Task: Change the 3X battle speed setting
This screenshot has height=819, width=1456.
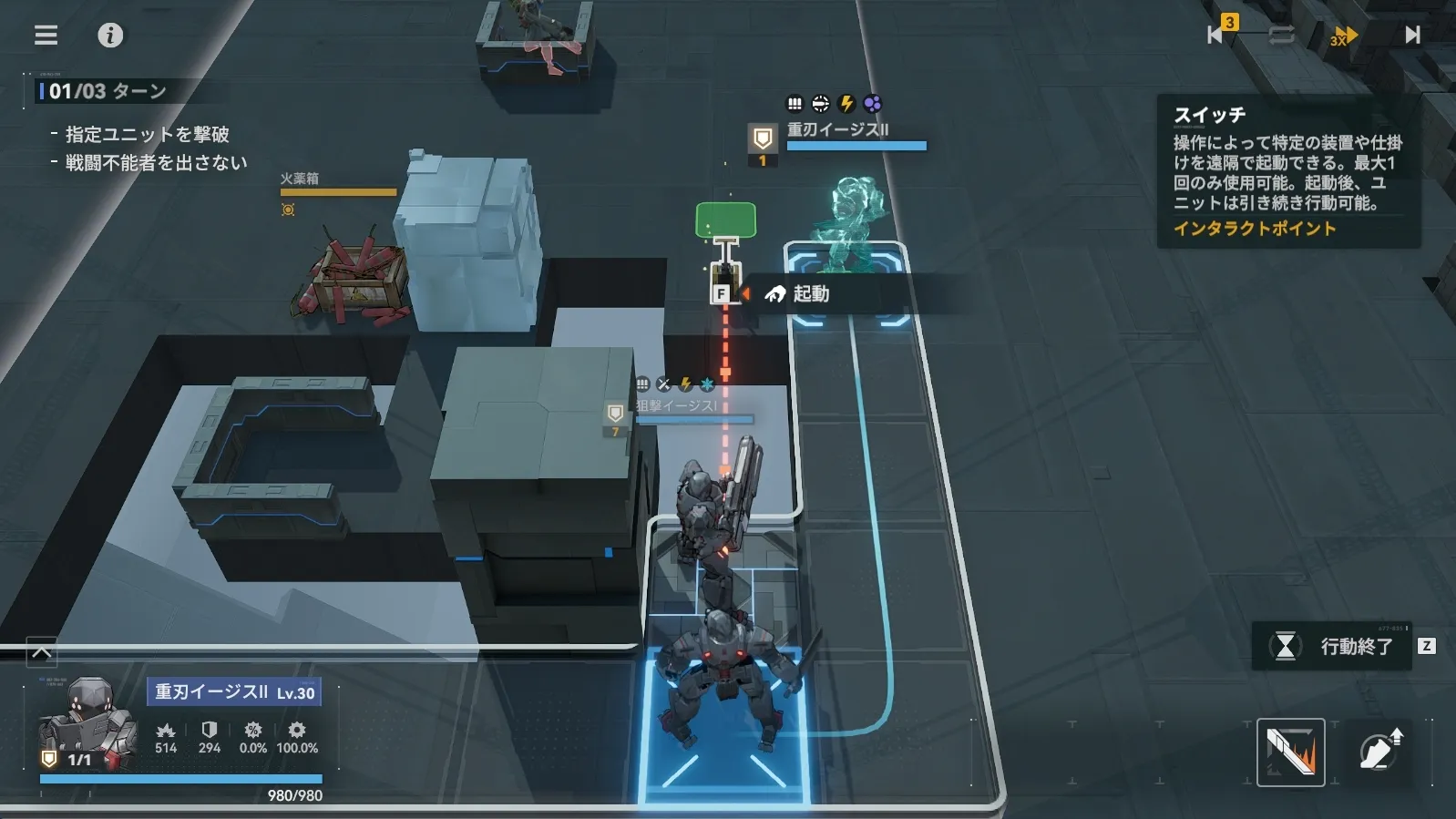Action: [1343, 36]
